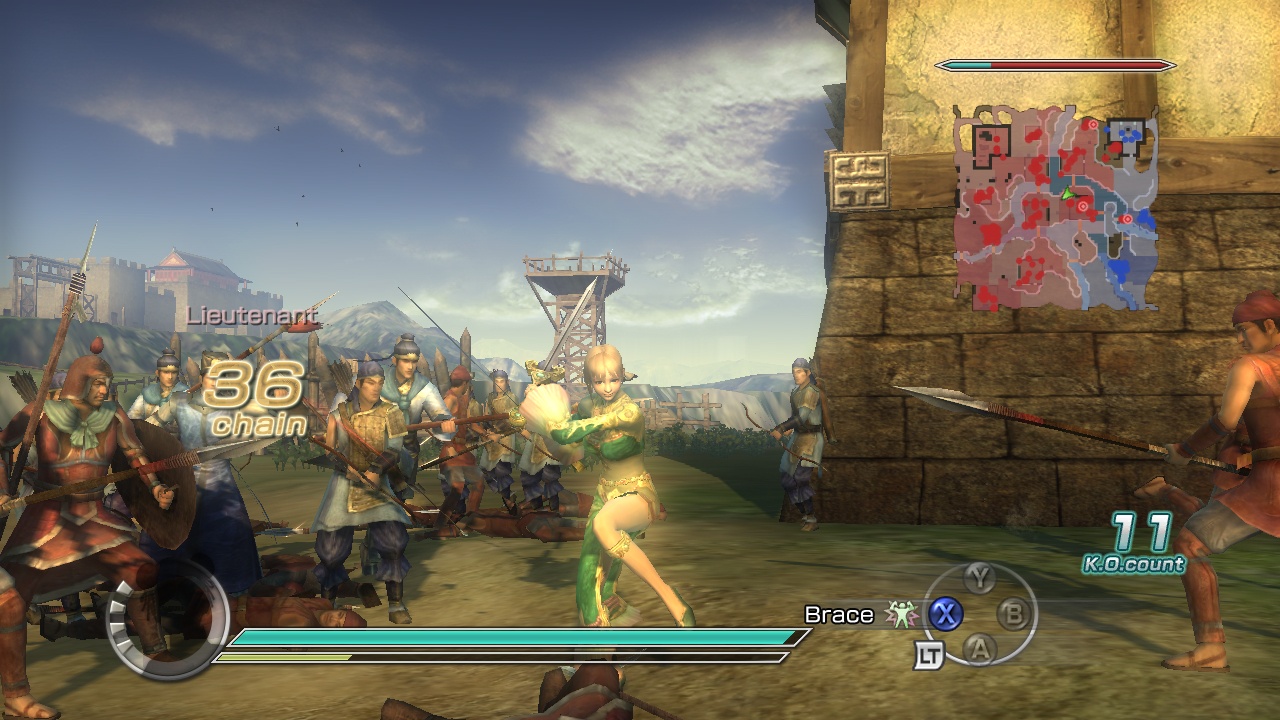Select the Y button on the control wheel

981,579
